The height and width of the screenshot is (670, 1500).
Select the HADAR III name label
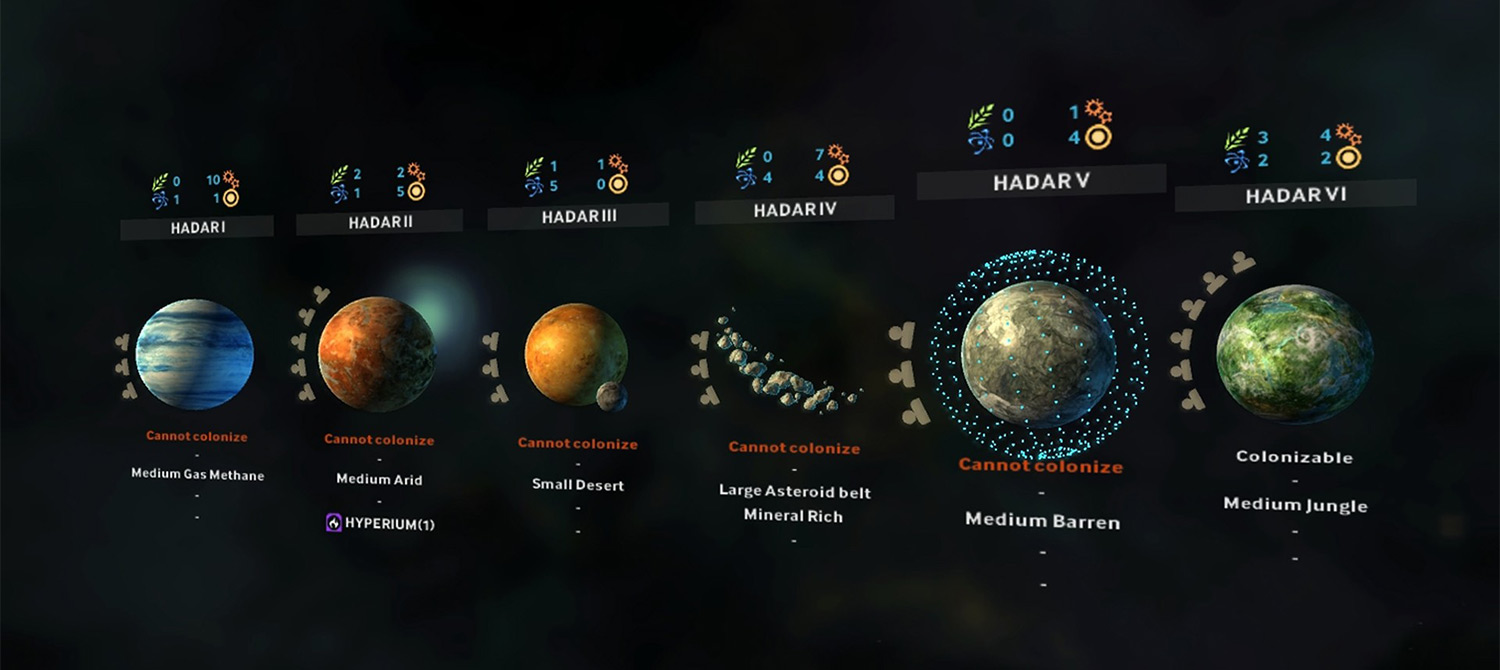[578, 216]
